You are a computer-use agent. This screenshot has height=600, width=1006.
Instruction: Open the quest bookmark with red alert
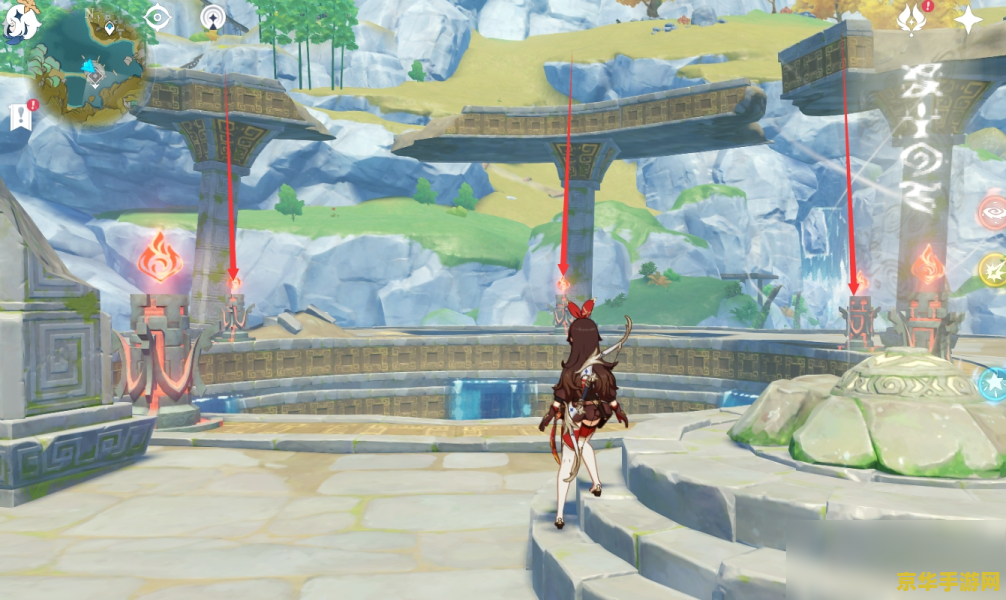pos(21,116)
